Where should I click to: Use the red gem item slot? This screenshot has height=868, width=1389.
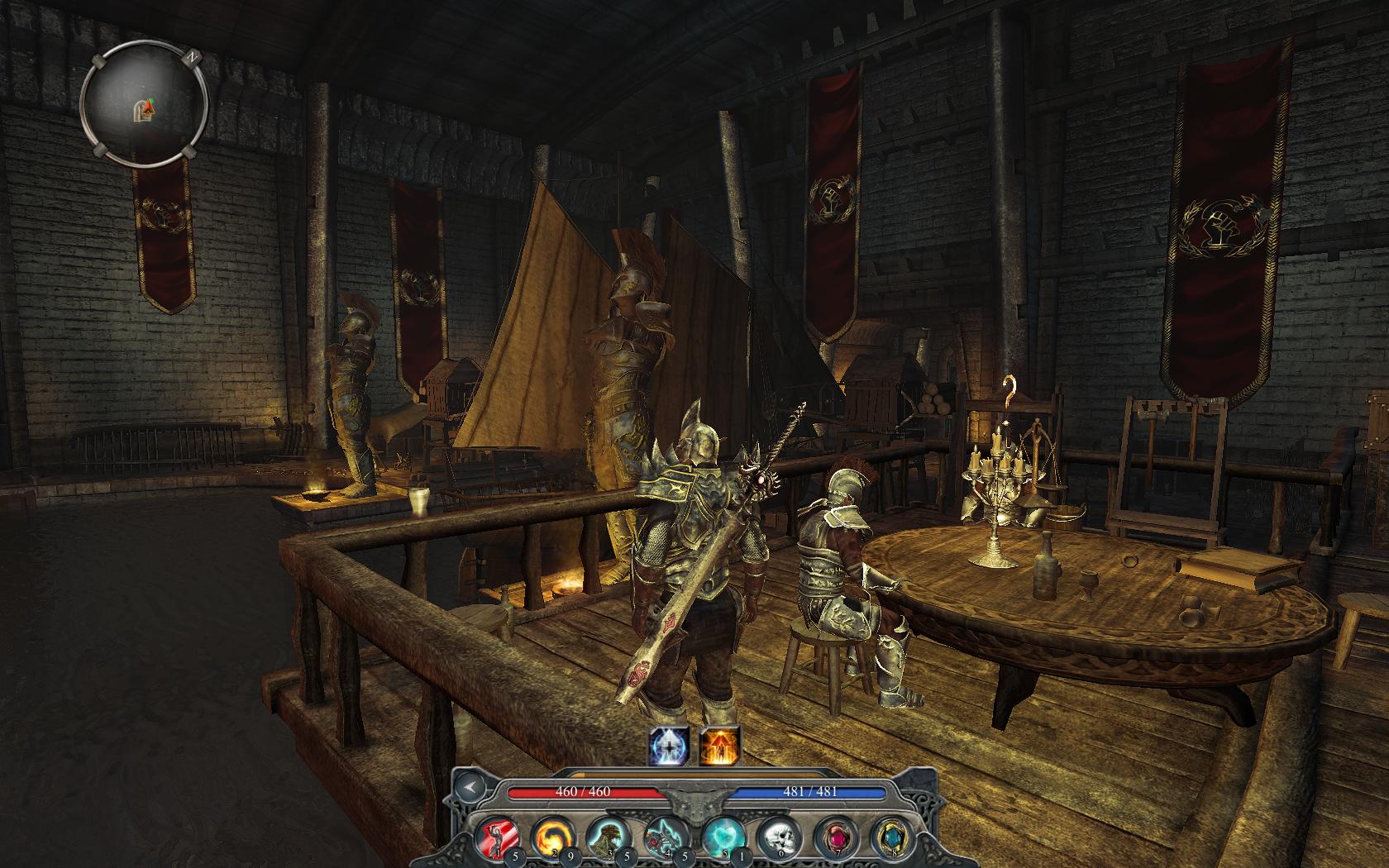click(834, 836)
